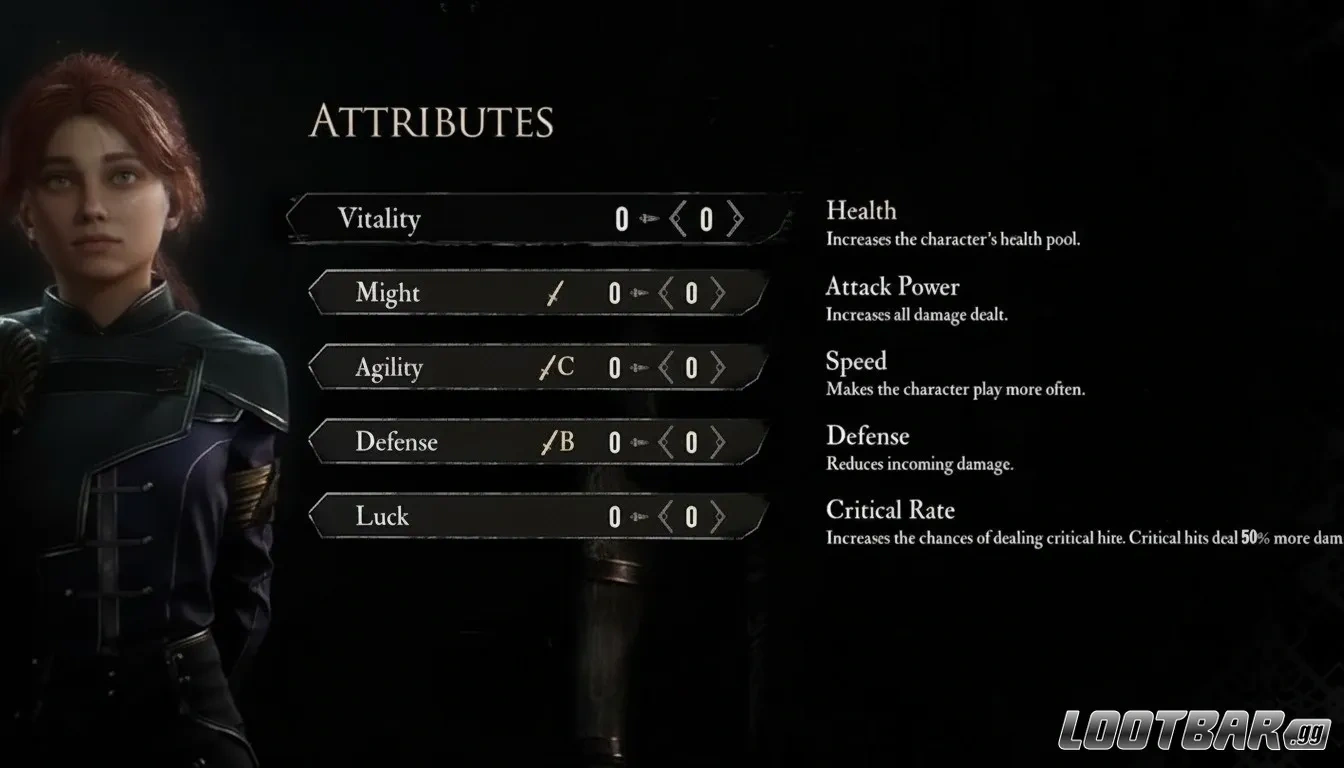Click the arrow indicator in the Might row
The width and height of the screenshot is (1344, 768).
pos(641,293)
